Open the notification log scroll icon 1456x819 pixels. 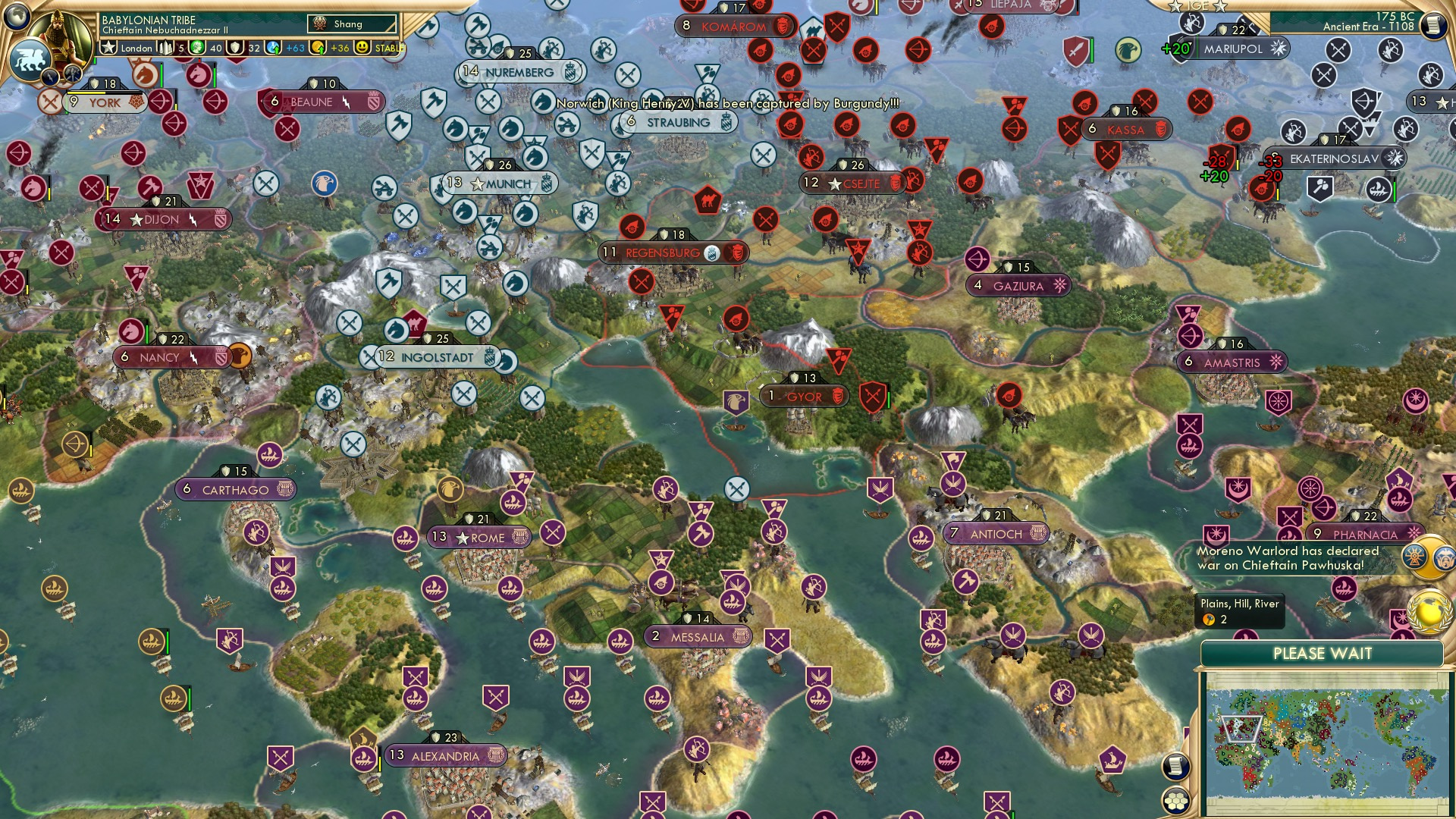pos(1175,767)
